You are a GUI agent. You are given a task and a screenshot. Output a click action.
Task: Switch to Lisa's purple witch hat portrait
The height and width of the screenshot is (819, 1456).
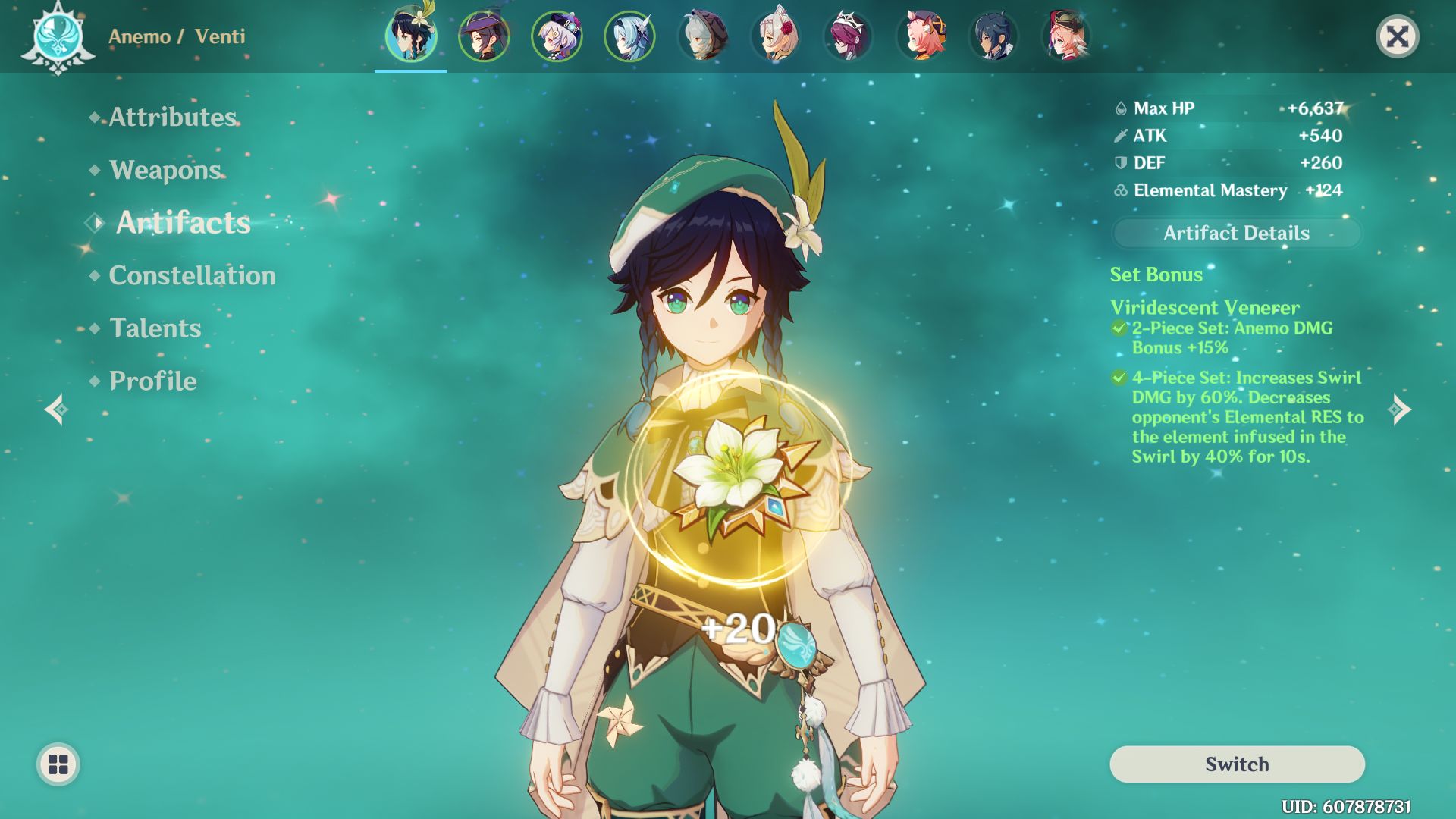click(x=484, y=36)
